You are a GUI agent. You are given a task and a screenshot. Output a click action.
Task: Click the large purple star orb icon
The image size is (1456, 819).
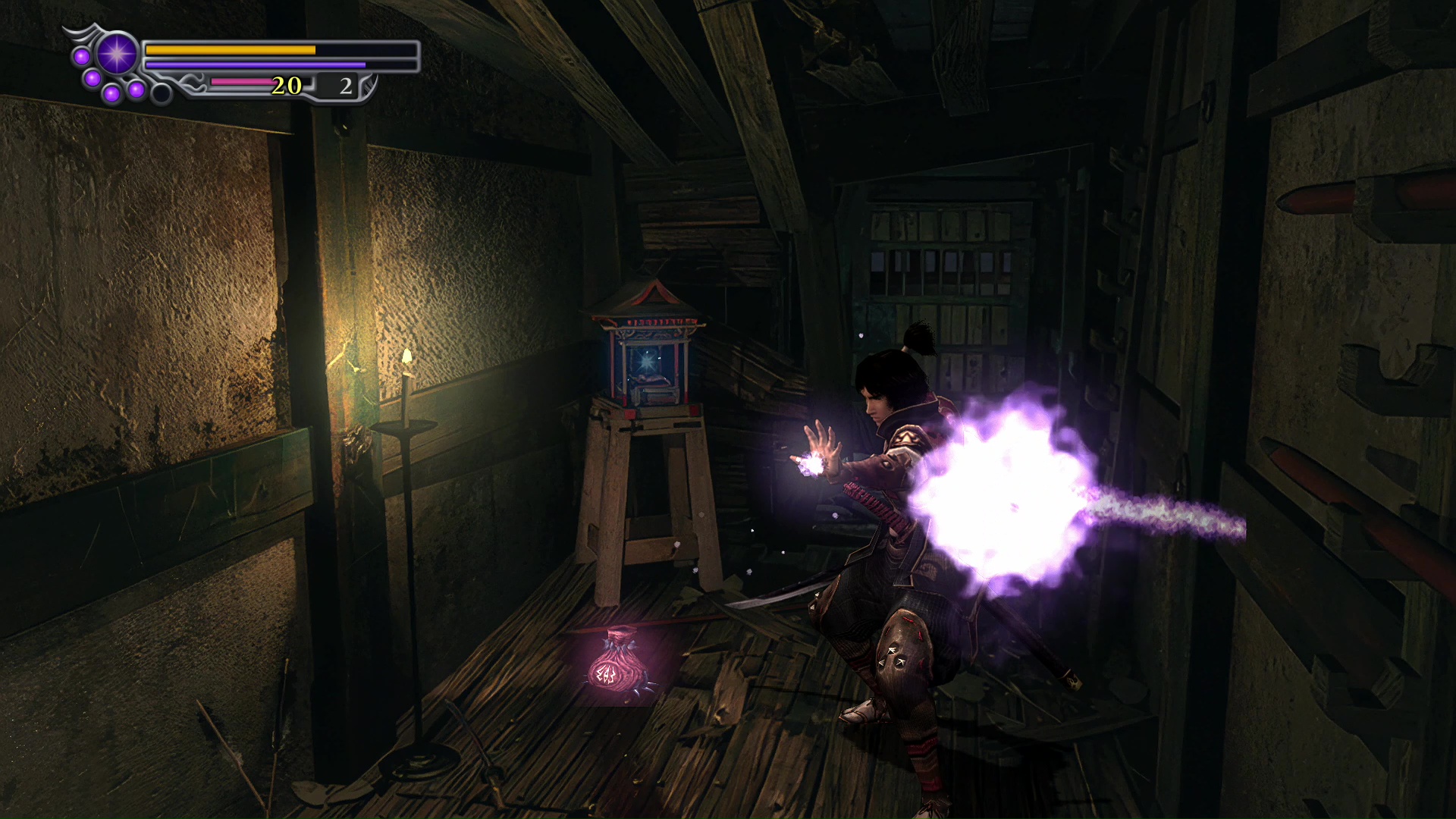coord(117,55)
